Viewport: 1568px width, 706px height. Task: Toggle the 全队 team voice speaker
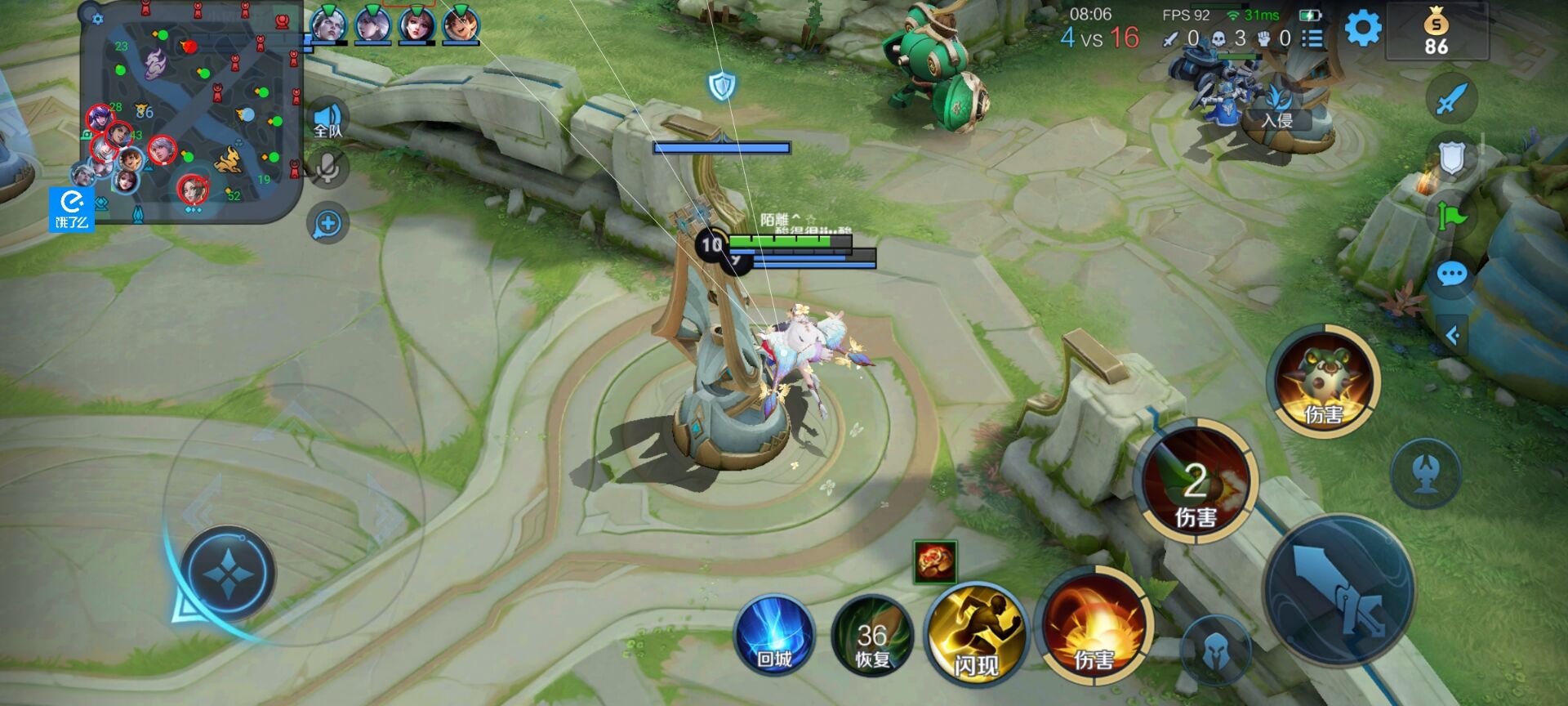click(x=328, y=120)
